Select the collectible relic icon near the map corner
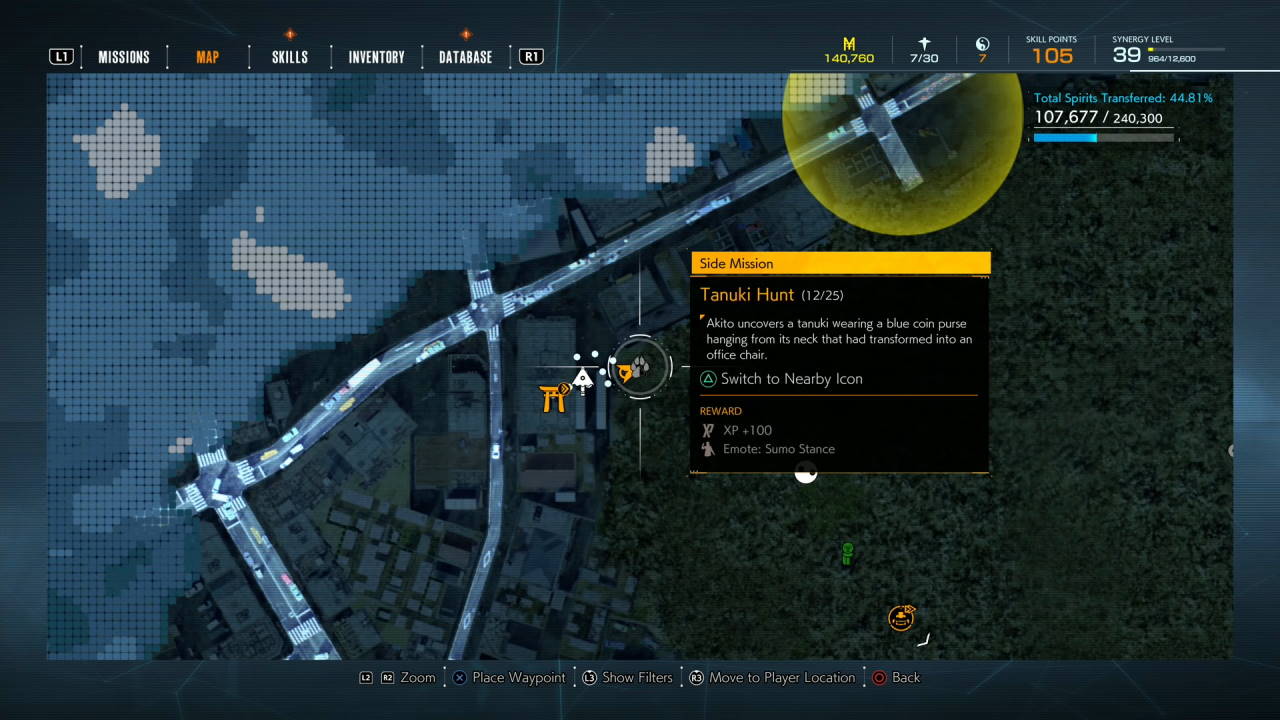Image resolution: width=1280 pixels, height=720 pixels. point(901,617)
